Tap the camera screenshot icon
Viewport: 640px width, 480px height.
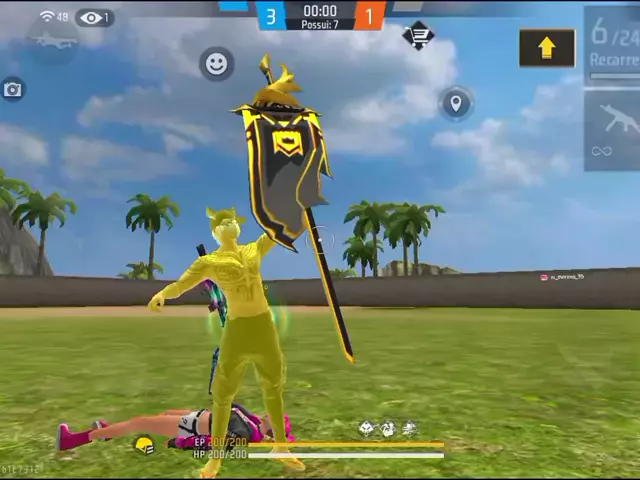coord(12,90)
